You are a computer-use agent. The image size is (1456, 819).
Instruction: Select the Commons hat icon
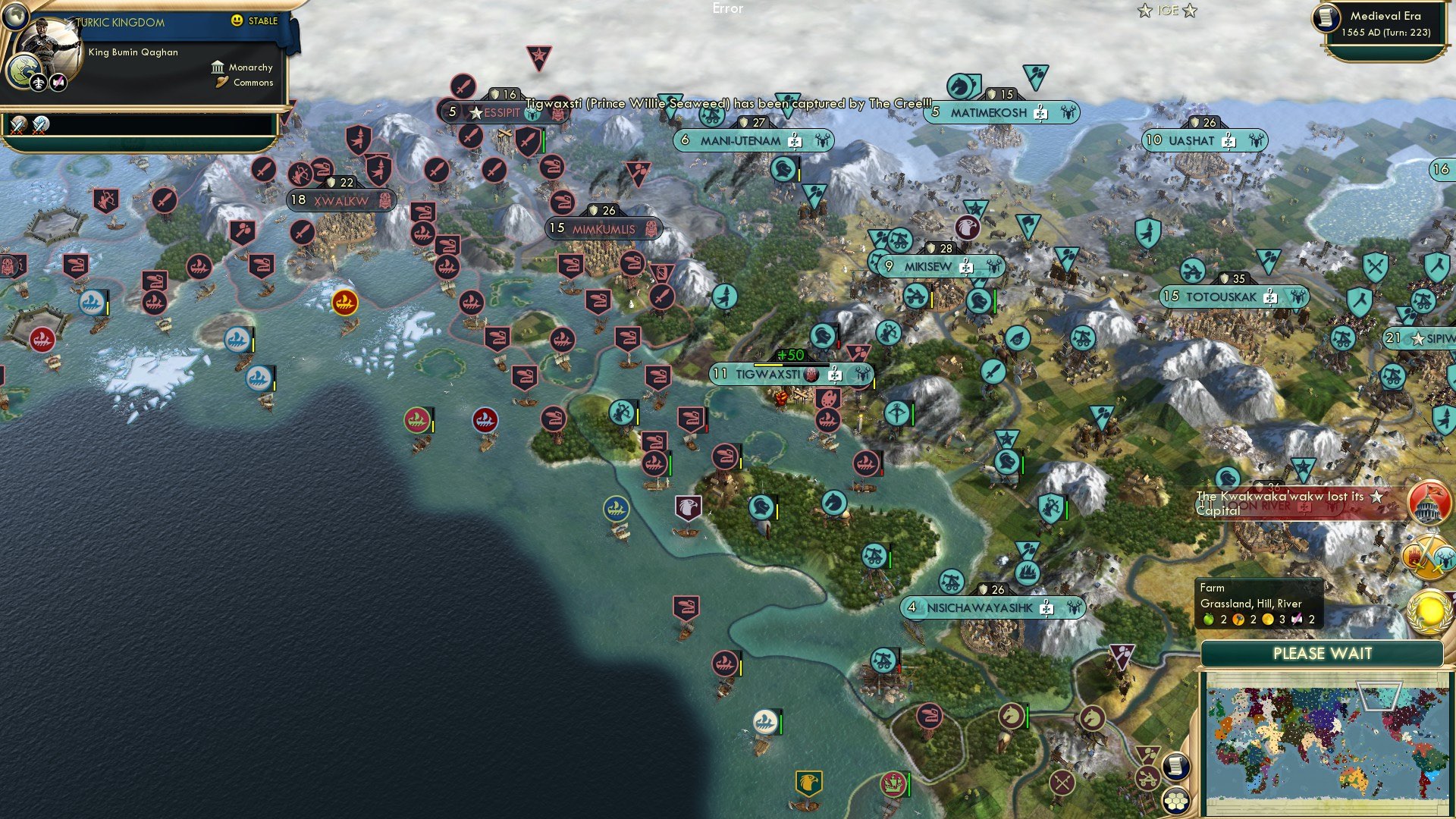[x=221, y=83]
